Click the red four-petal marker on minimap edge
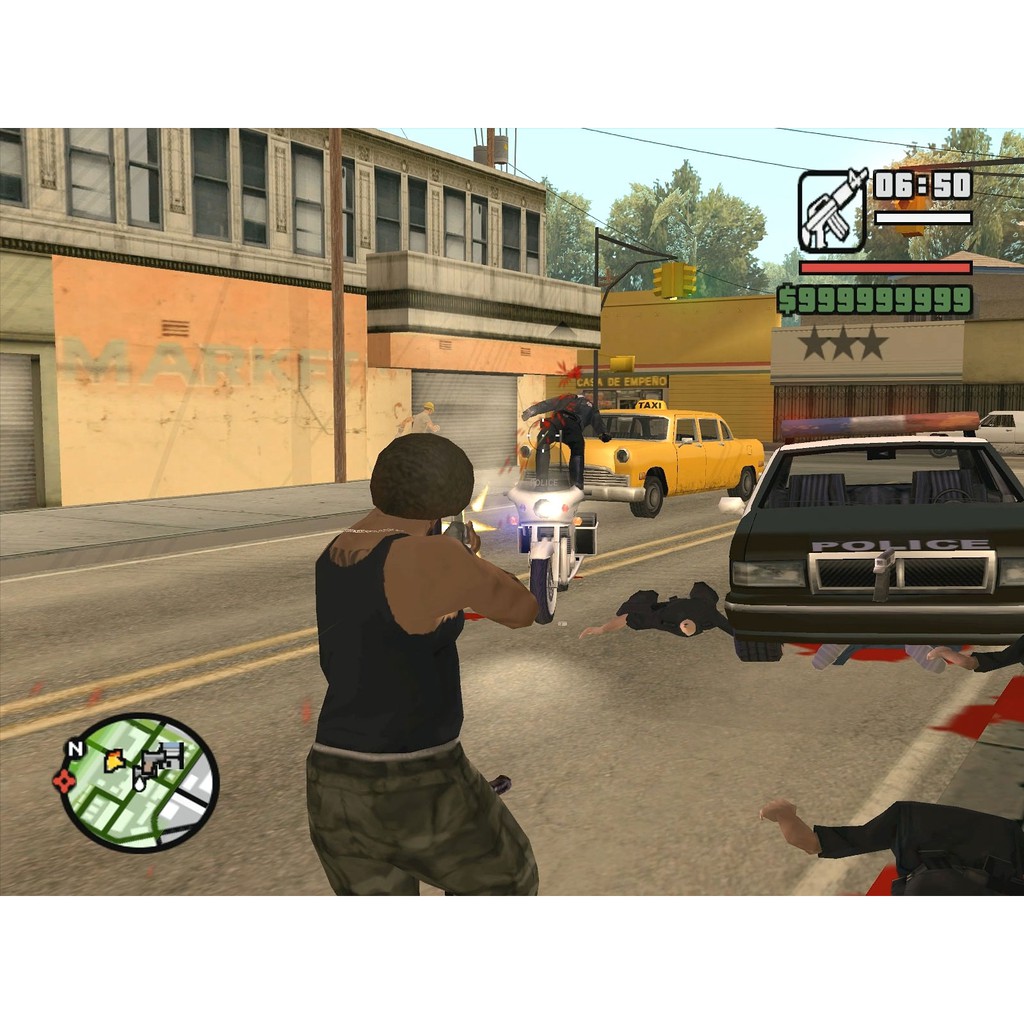 64,781
